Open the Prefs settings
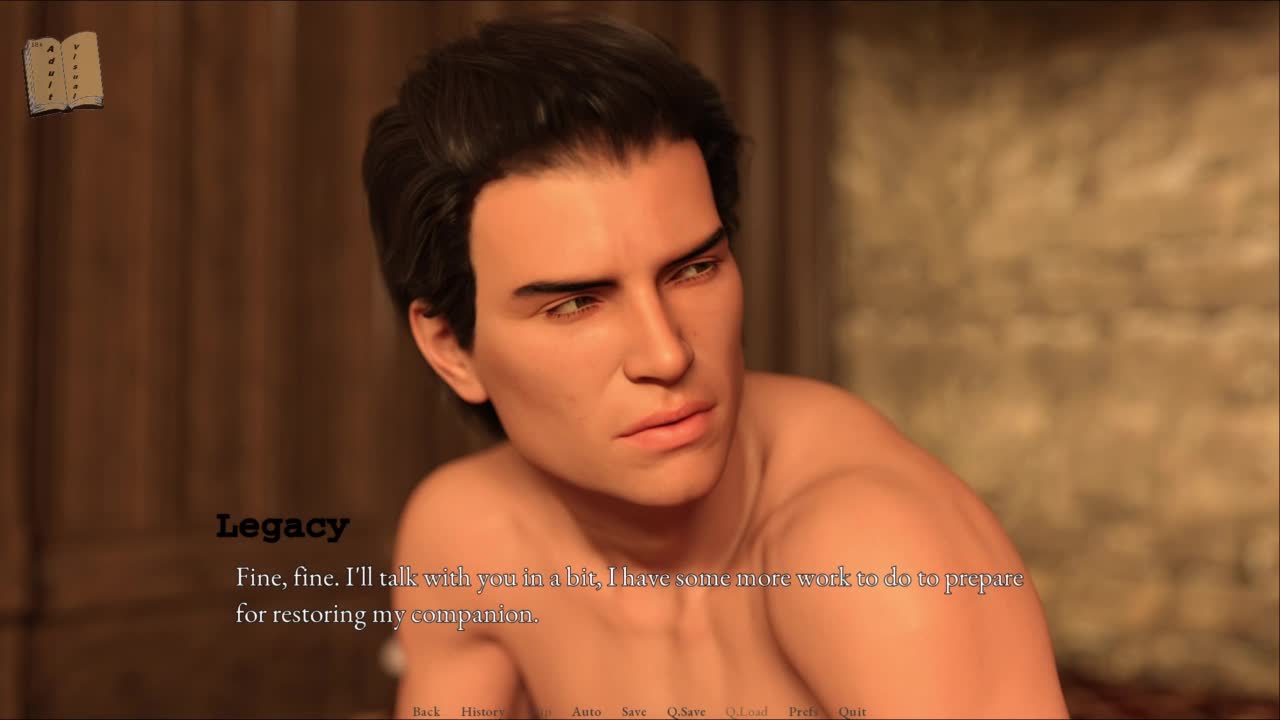The height and width of the screenshot is (720, 1280). [x=803, y=711]
